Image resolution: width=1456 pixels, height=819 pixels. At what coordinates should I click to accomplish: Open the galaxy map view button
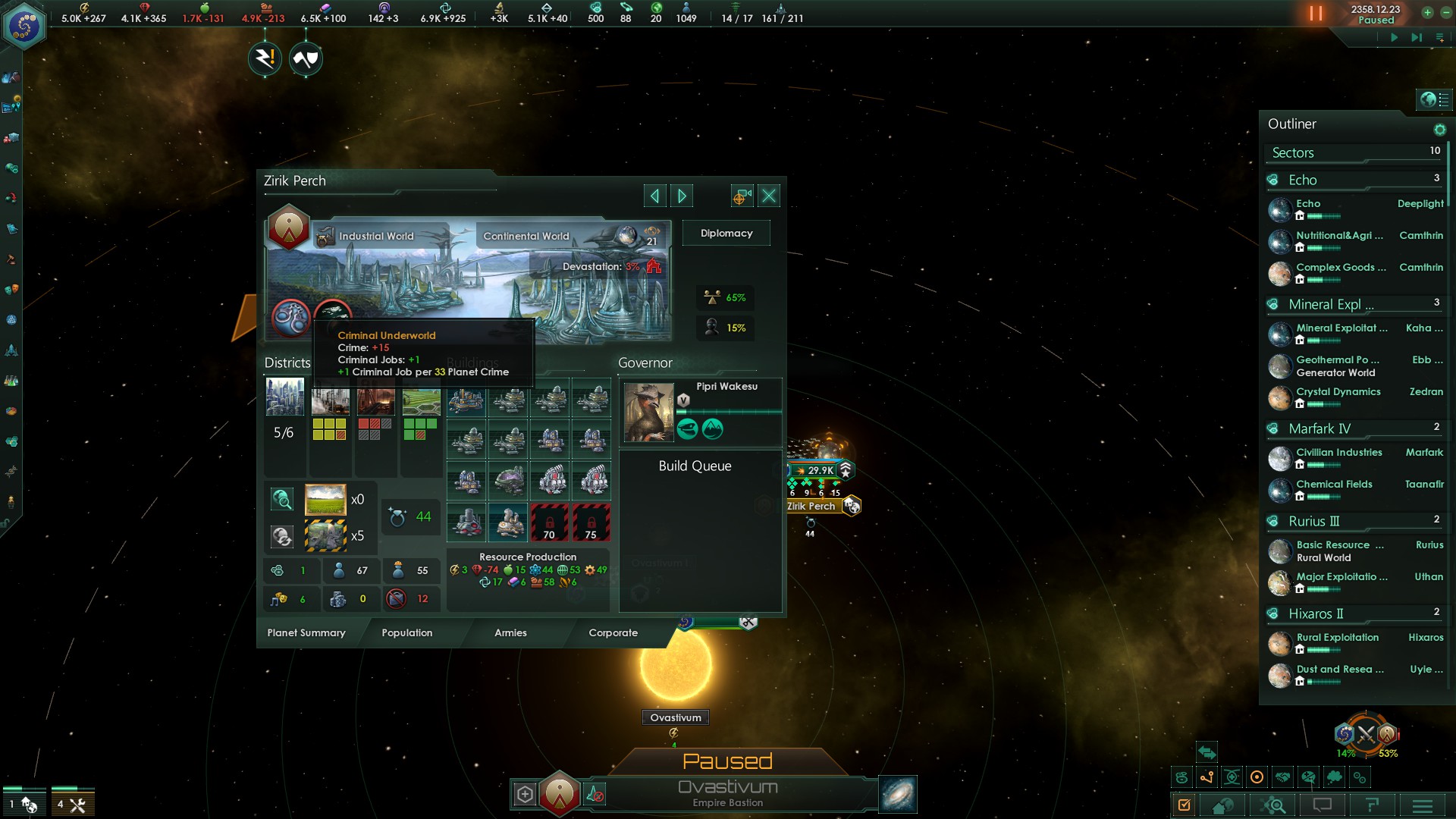(898, 794)
